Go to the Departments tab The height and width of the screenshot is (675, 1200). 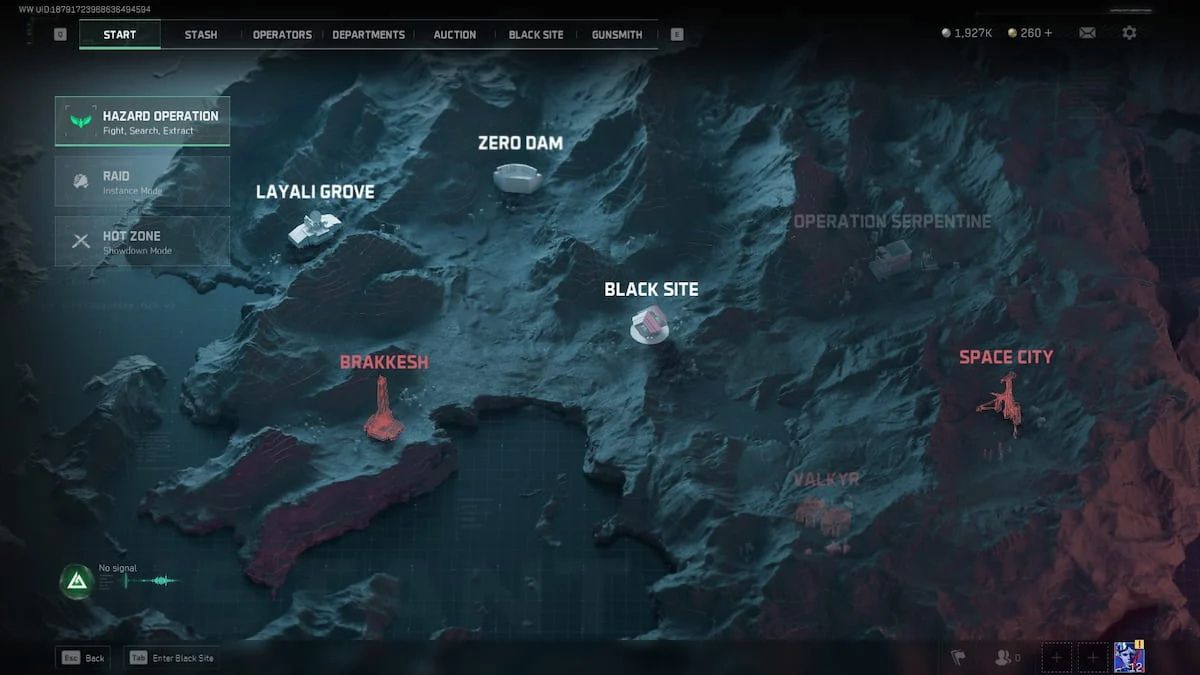click(x=368, y=35)
